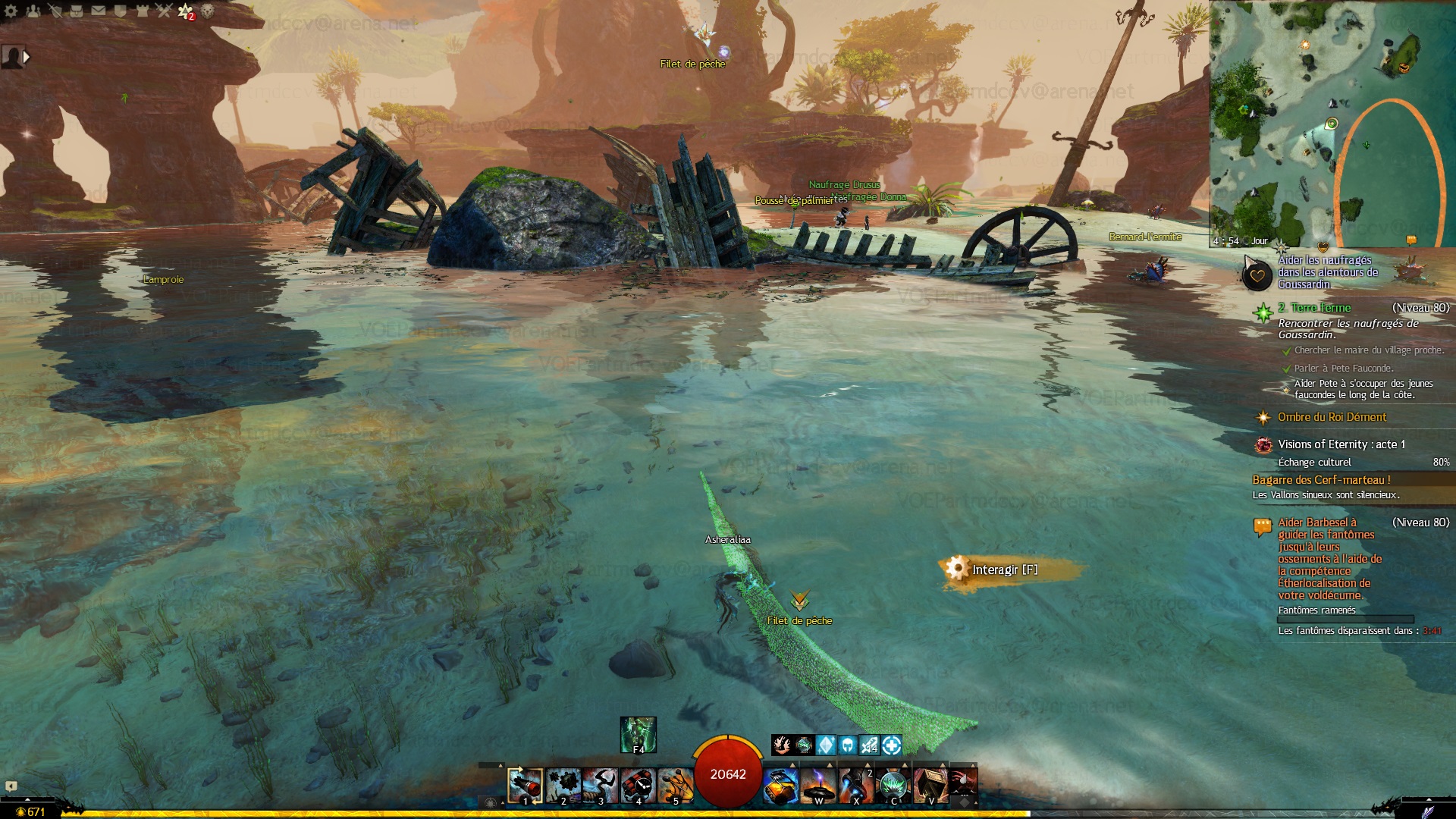Activate the supply crate elite skill
Image resolution: width=1456 pixels, height=819 pixels.
[931, 785]
